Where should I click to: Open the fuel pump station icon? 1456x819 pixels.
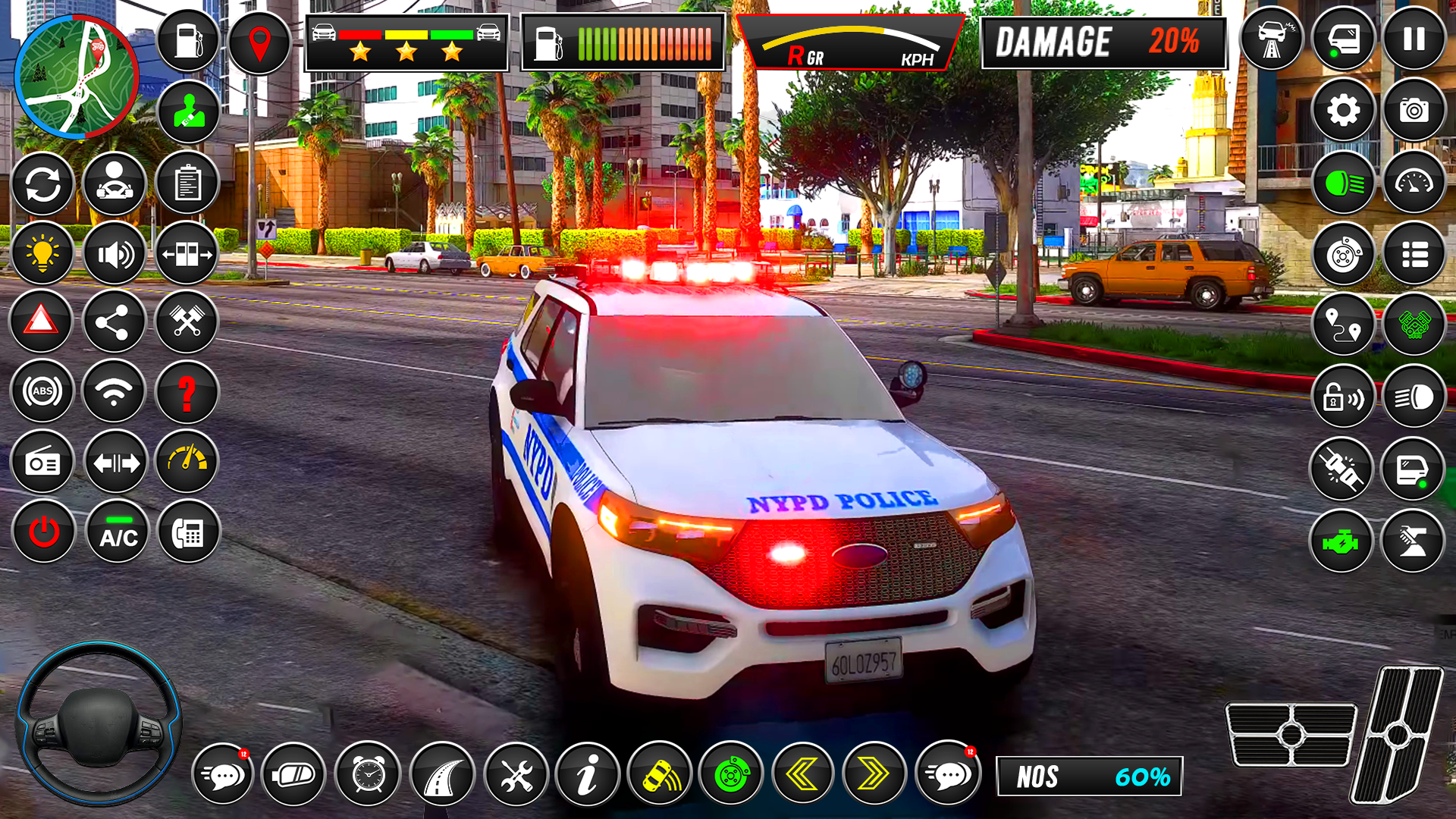pyautogui.click(x=188, y=41)
